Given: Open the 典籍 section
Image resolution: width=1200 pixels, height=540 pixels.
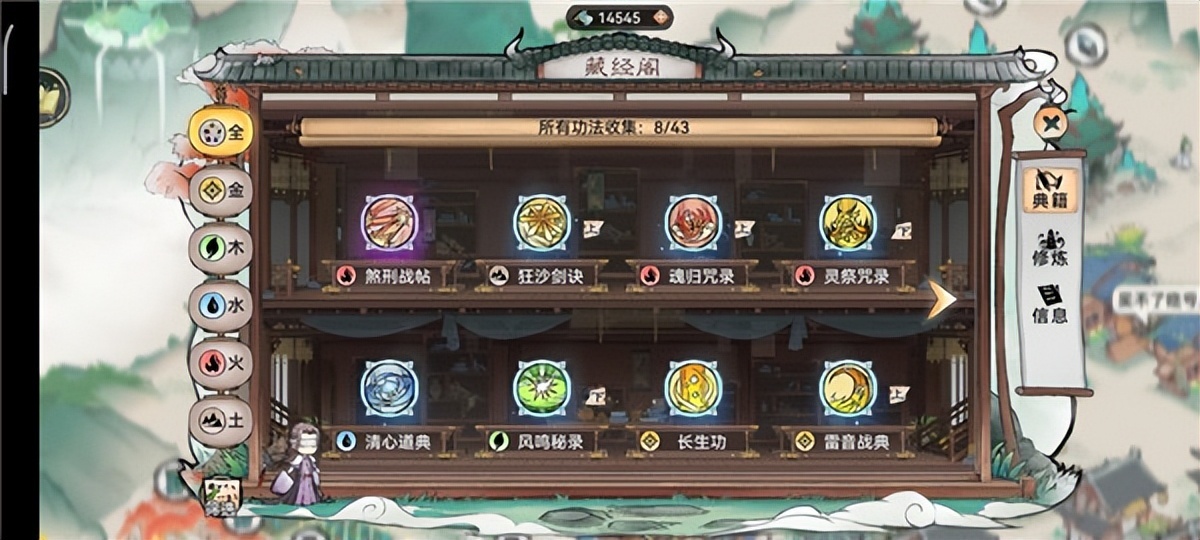Looking at the screenshot, I should (1050, 191).
